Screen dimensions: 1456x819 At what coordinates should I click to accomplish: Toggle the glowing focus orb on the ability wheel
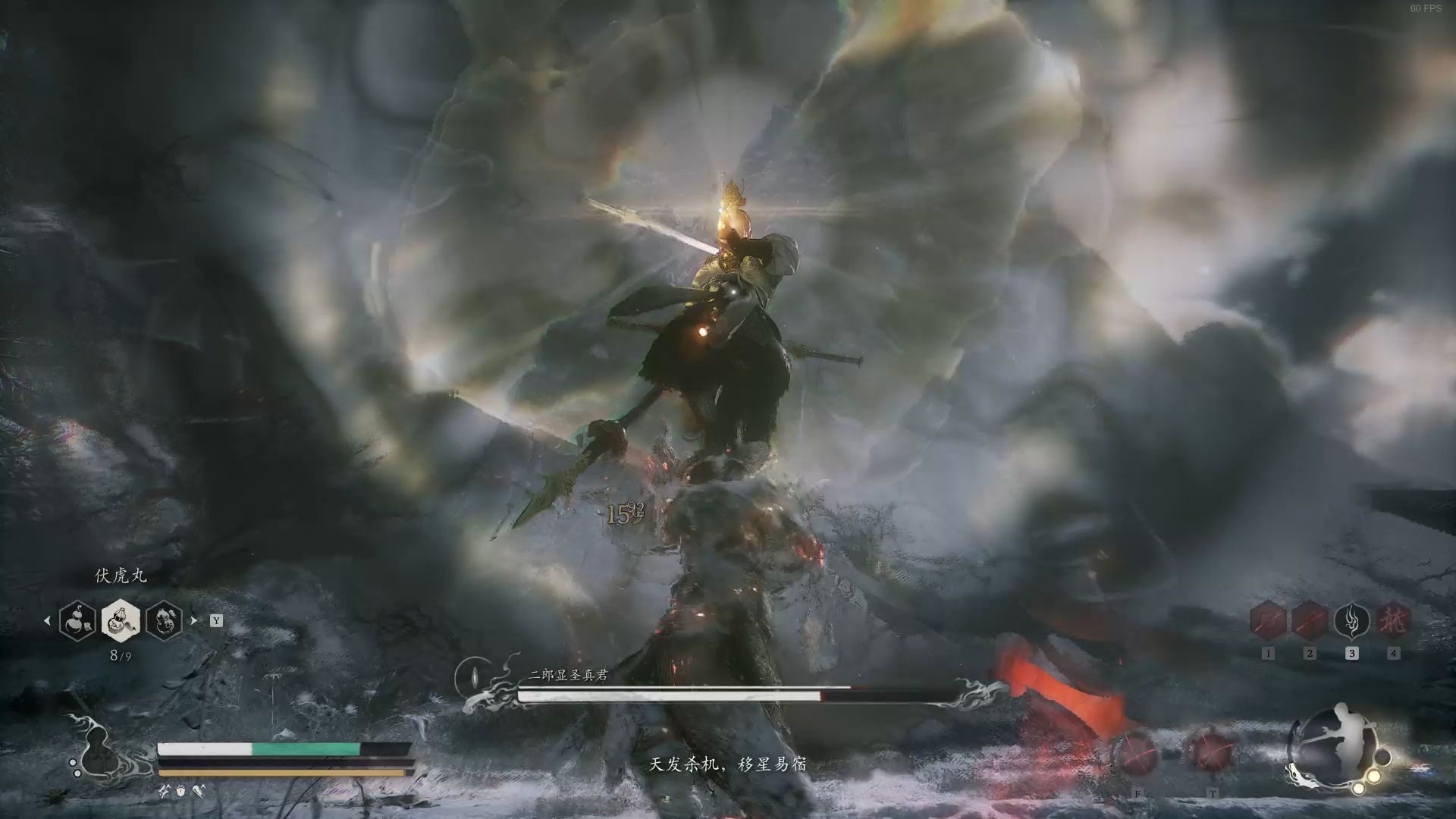pos(1373,776)
